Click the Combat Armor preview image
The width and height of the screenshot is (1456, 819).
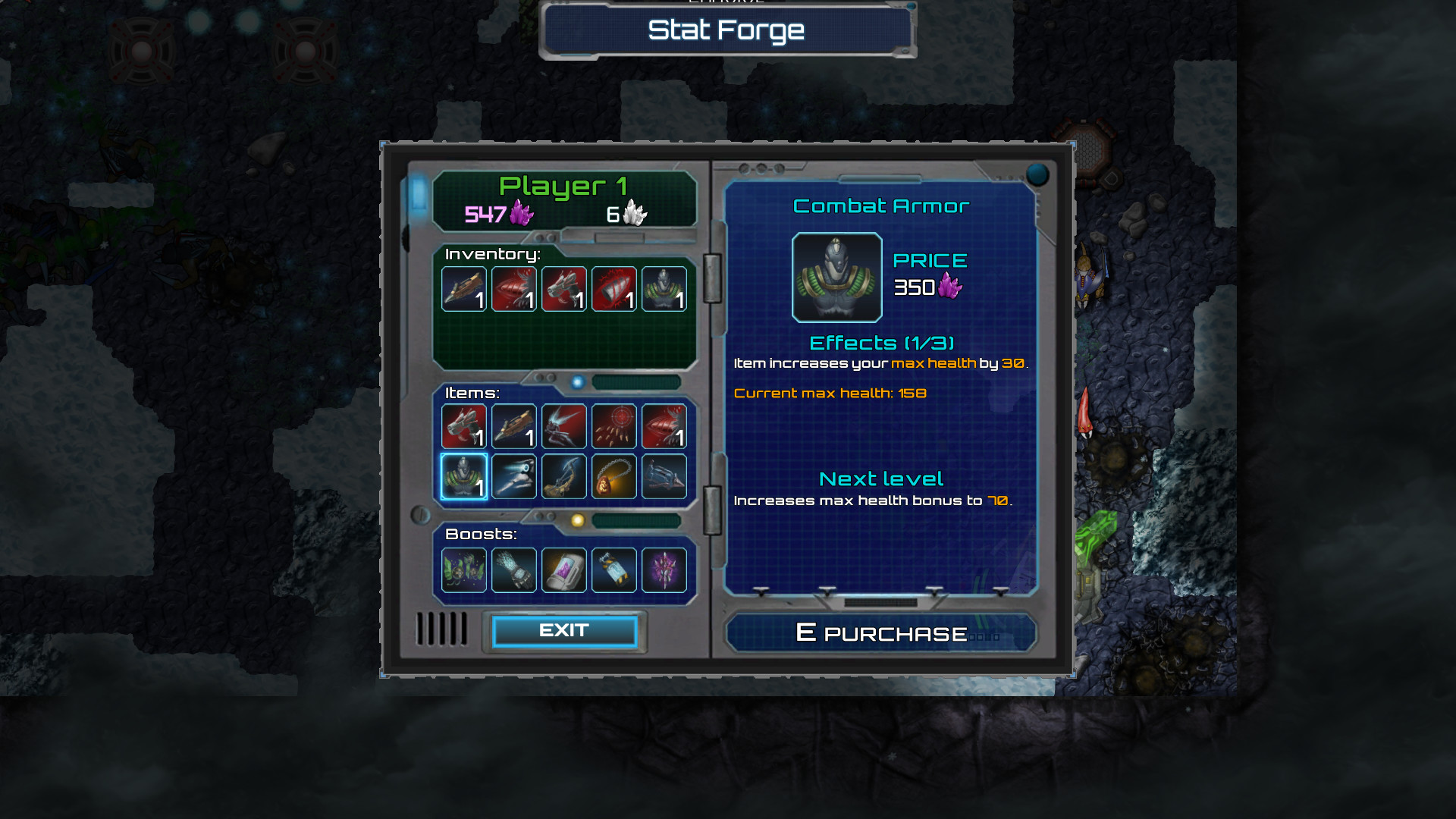(837, 278)
